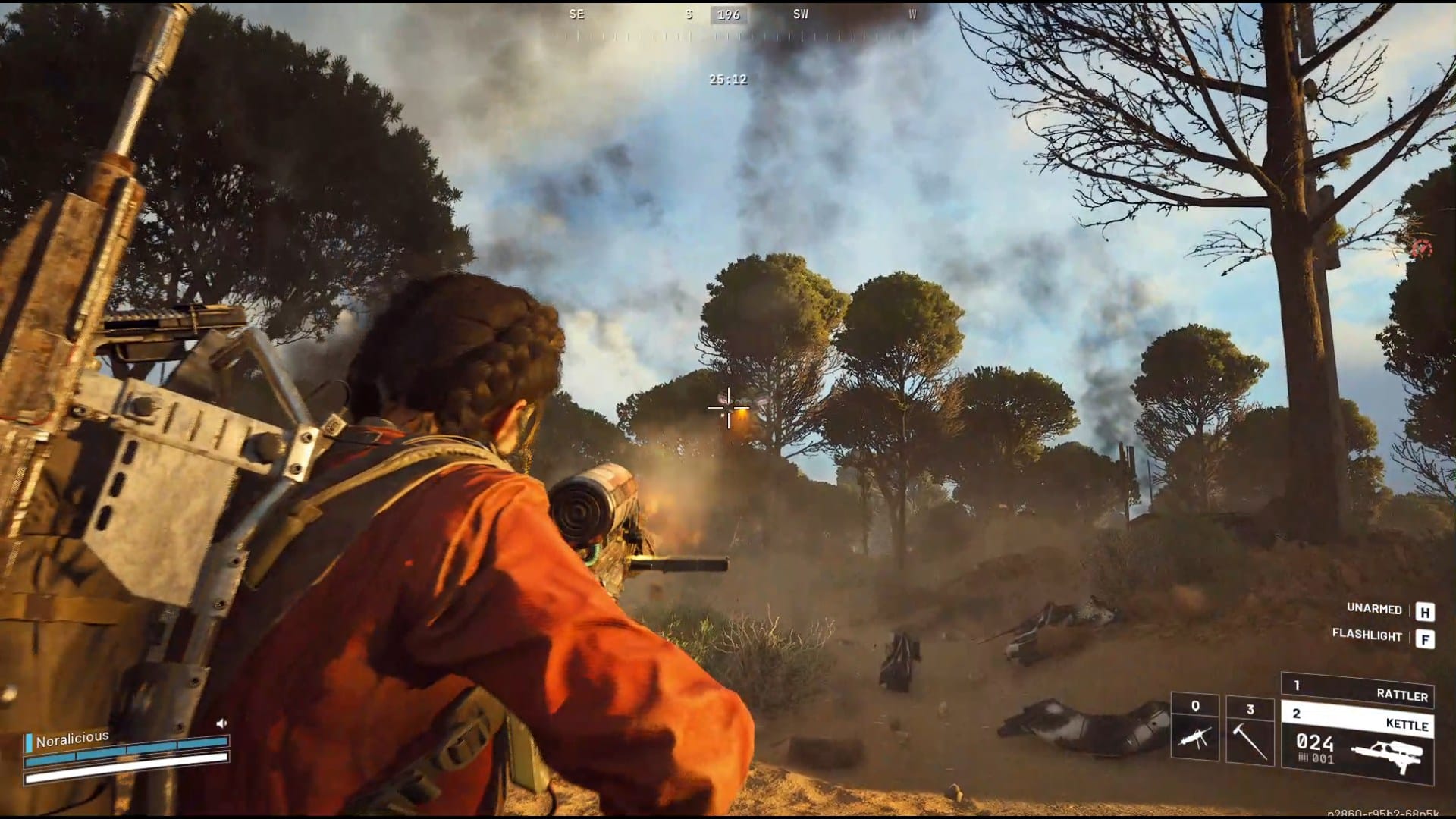Toggle Unarmed mode
The width and height of the screenshot is (1456, 819).
[x=1374, y=608]
